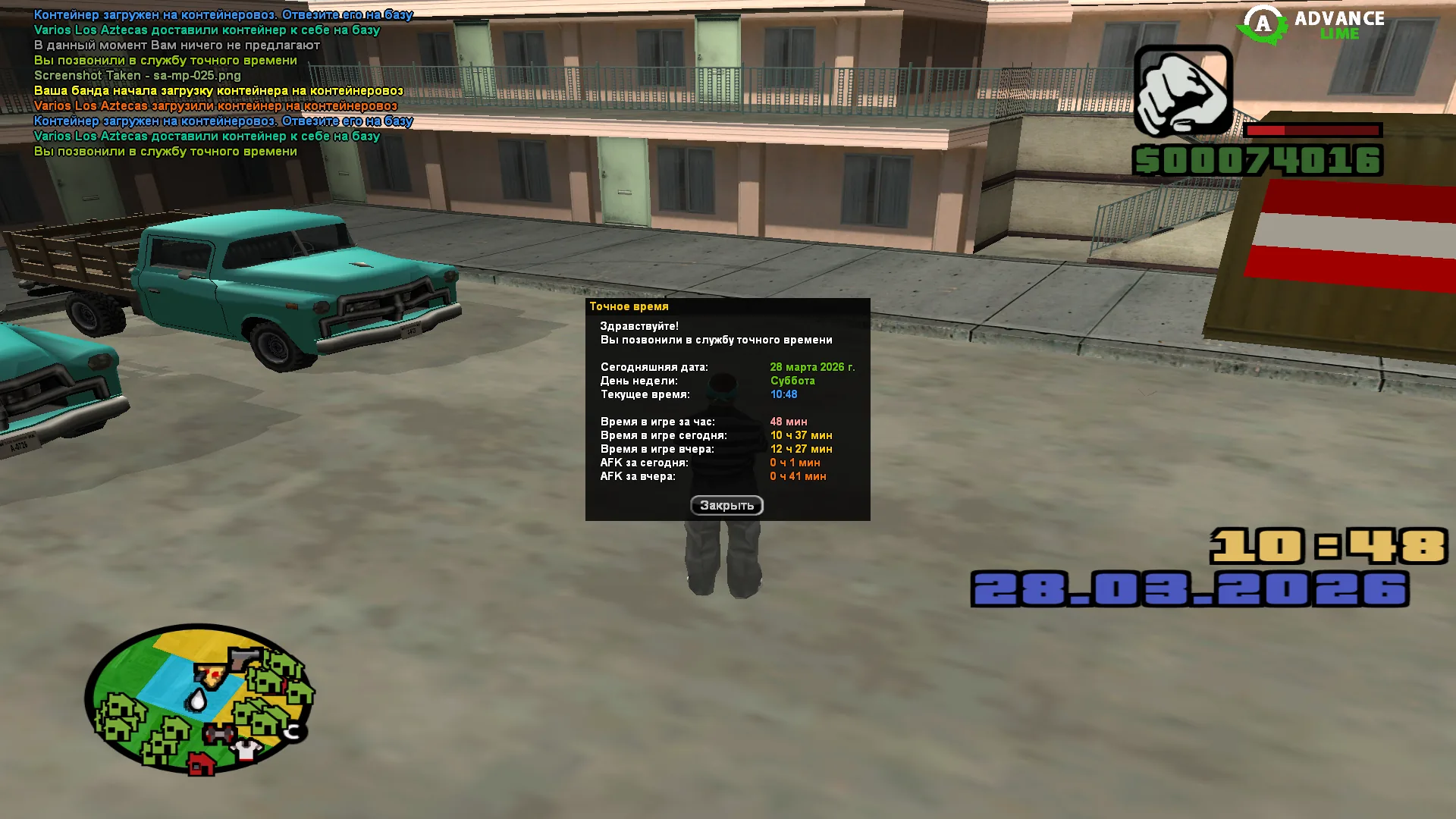Select the fist weapon icon
The image size is (1456, 819).
coord(1182,91)
